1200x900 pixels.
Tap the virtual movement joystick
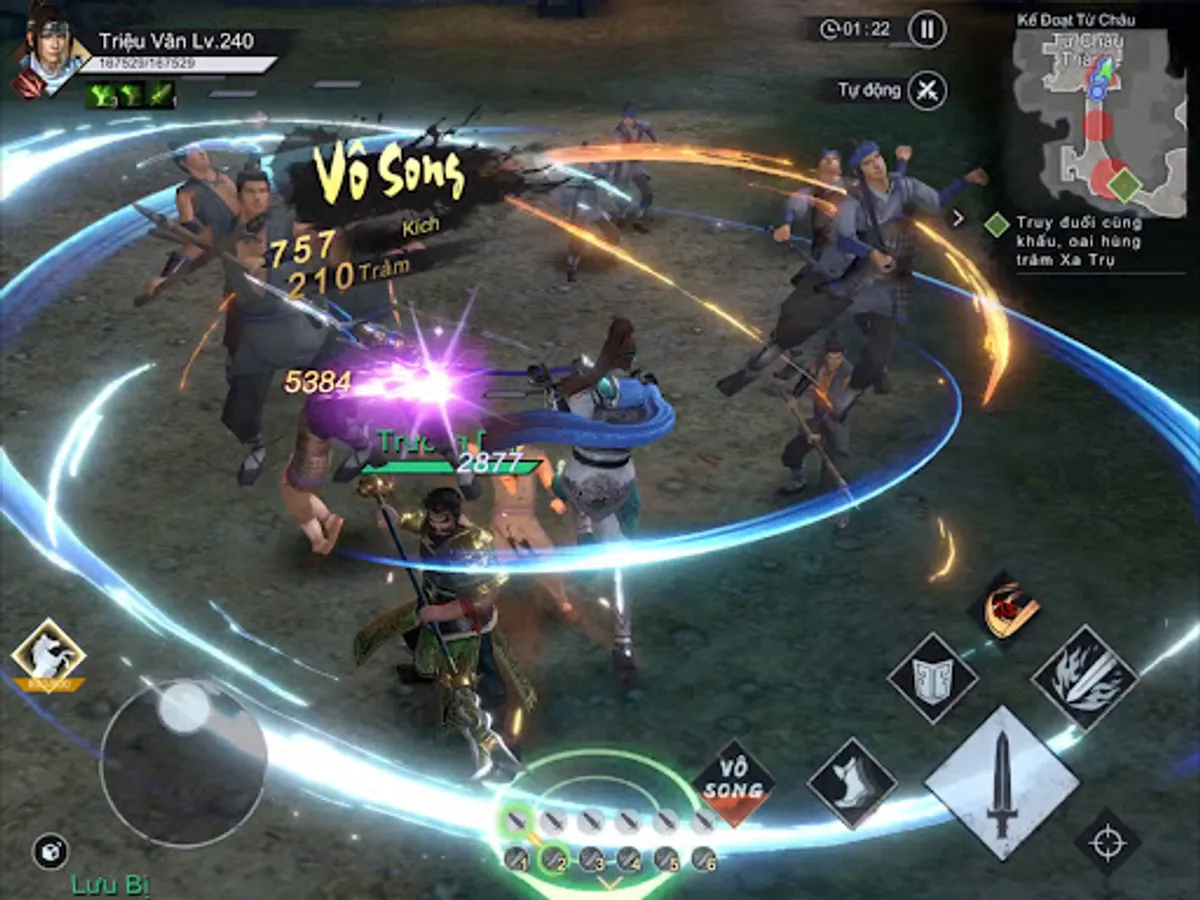click(x=183, y=762)
